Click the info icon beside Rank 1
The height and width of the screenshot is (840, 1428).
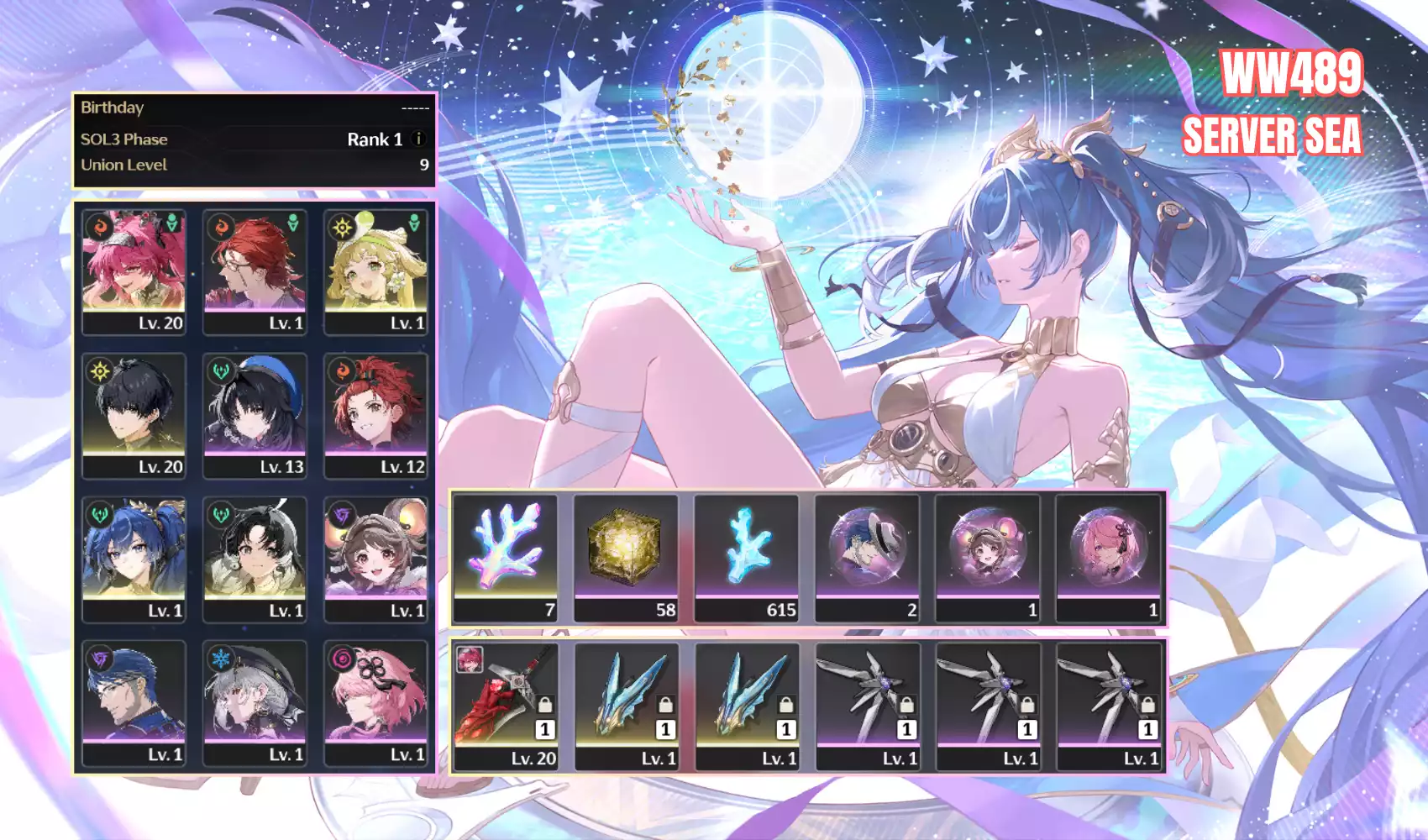click(x=418, y=139)
